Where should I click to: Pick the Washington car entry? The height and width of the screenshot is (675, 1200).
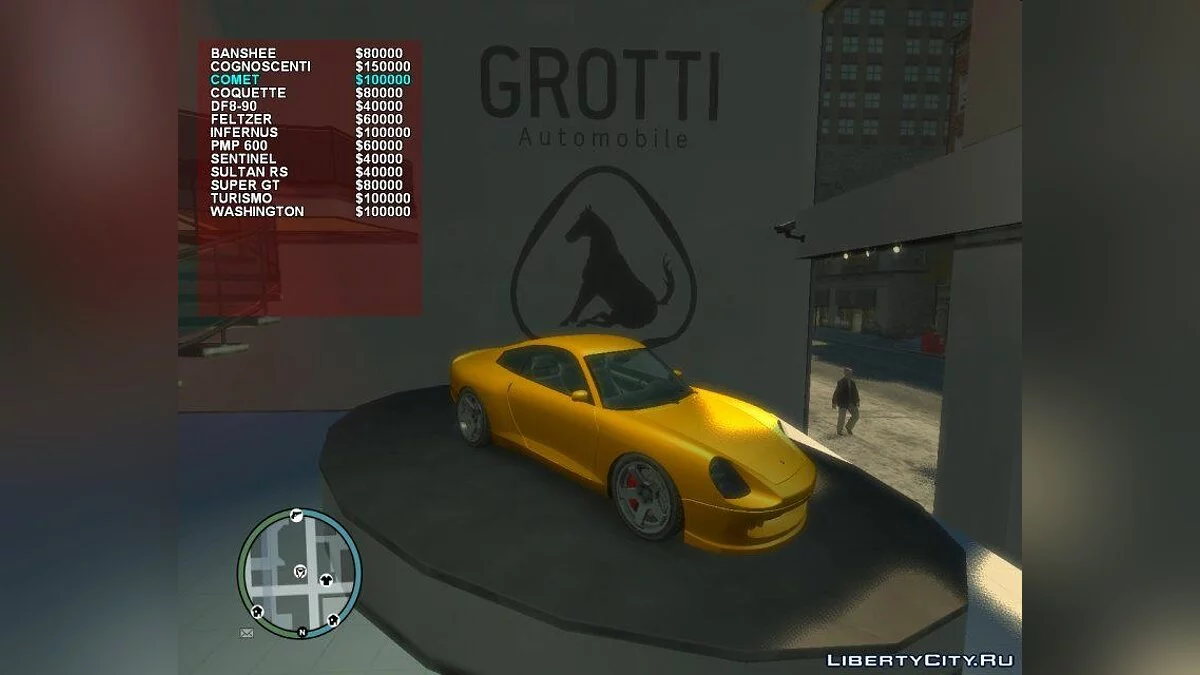257,212
